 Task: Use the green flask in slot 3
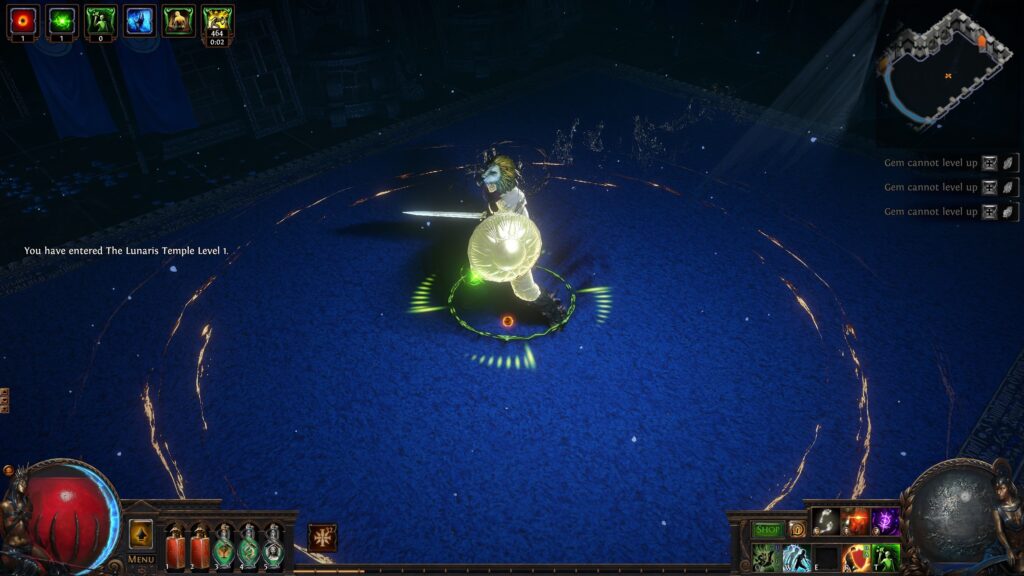[x=224, y=546]
